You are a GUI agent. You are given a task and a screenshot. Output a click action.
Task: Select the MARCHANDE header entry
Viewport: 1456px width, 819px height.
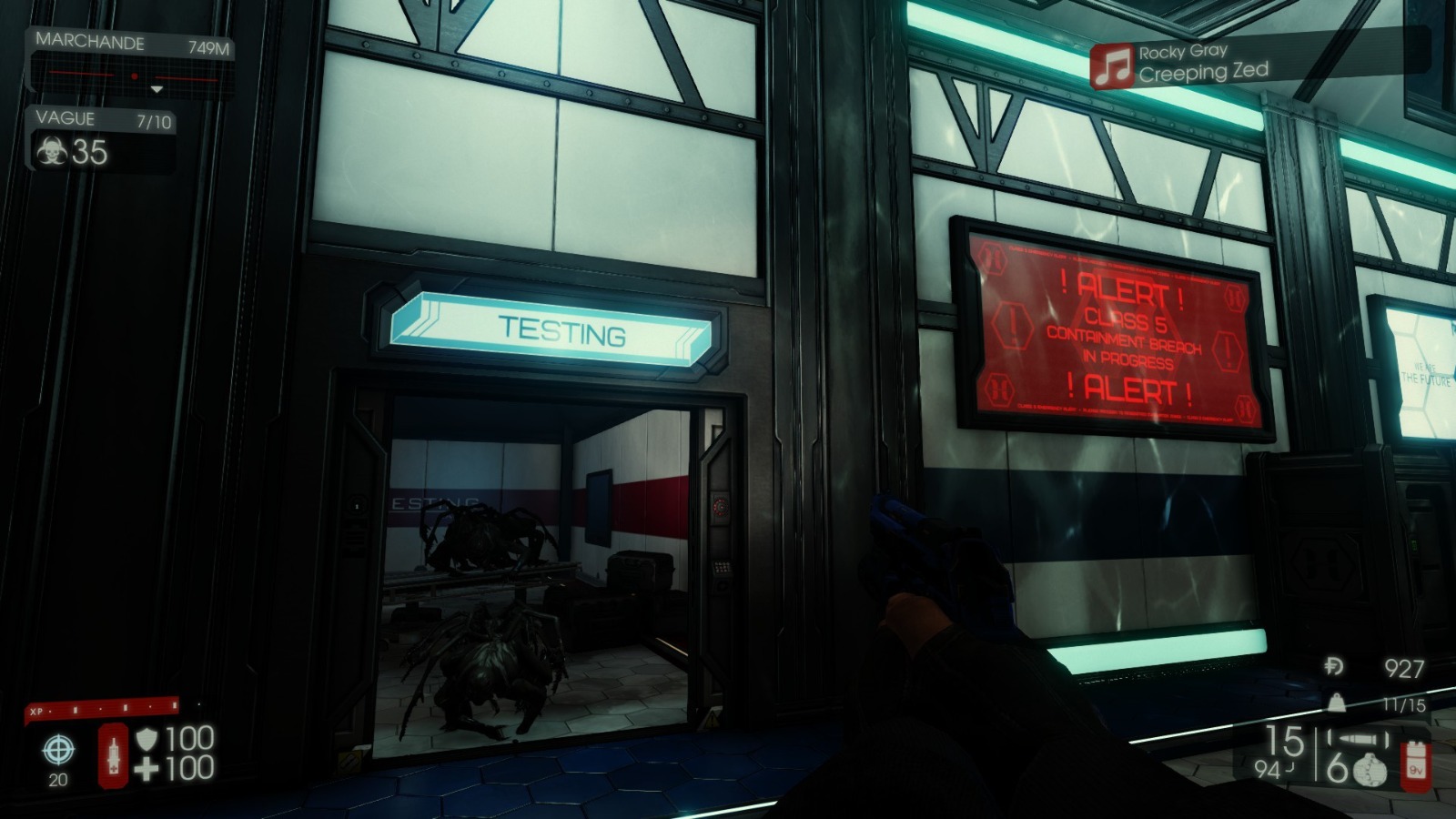point(88,42)
